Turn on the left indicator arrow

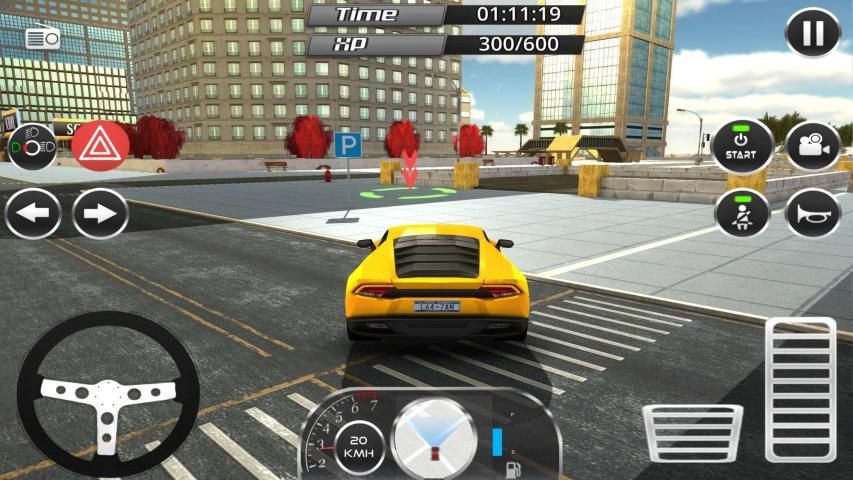pos(33,214)
